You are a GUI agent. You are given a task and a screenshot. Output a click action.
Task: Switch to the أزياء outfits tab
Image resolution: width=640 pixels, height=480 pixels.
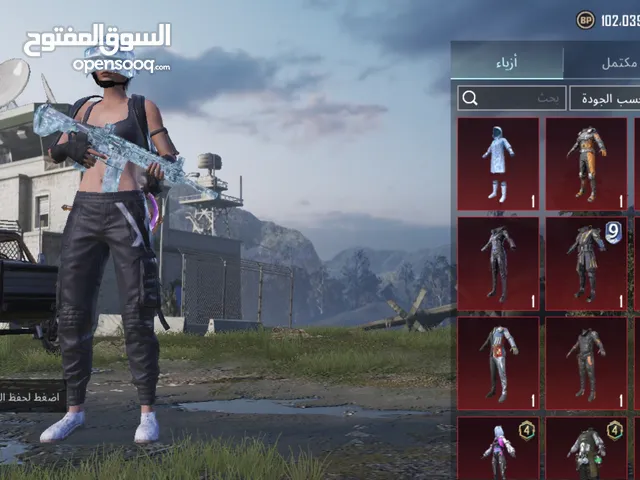point(507,62)
